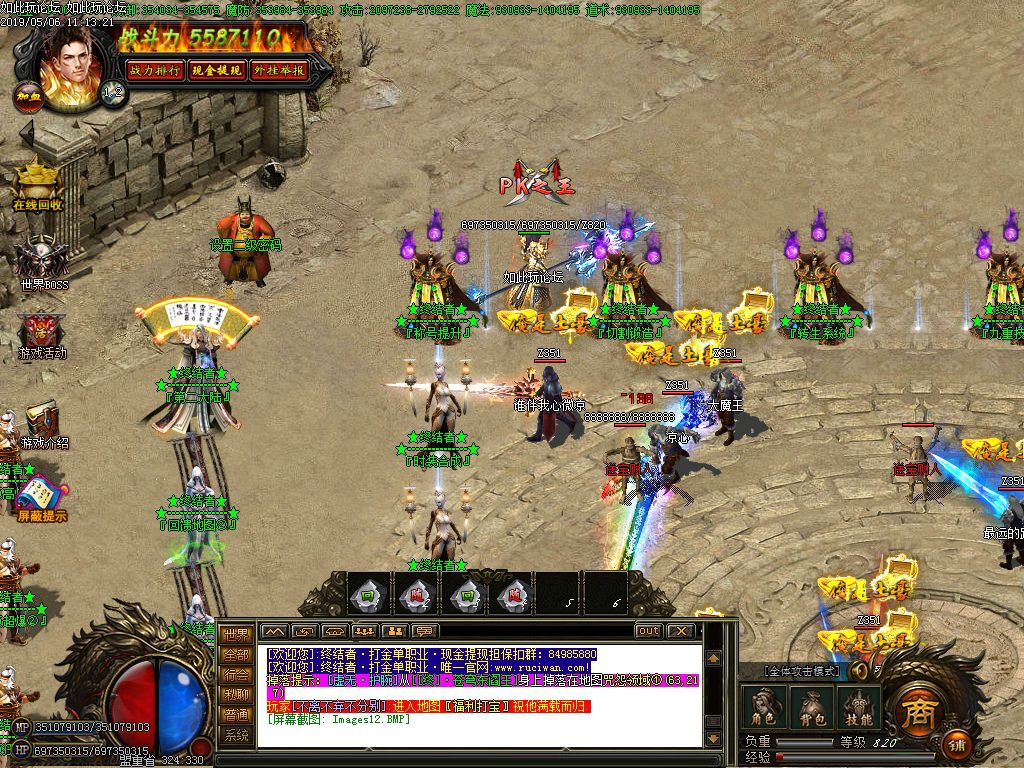Screen dimensions: 1024x768
Task: Click the small 铺 store button
Action: pyautogui.click(x=958, y=745)
